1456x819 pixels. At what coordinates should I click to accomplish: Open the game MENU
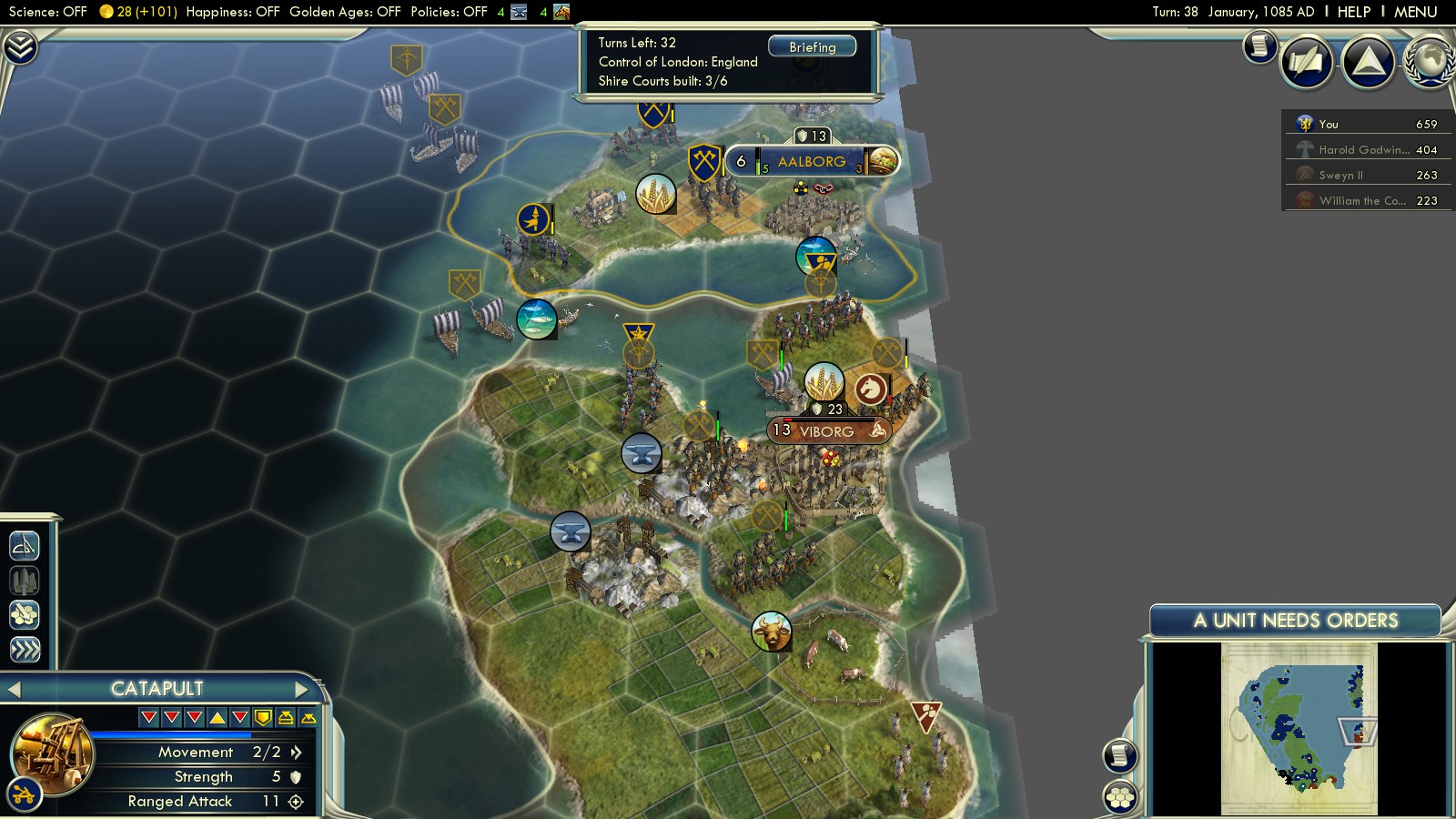coord(1415,12)
